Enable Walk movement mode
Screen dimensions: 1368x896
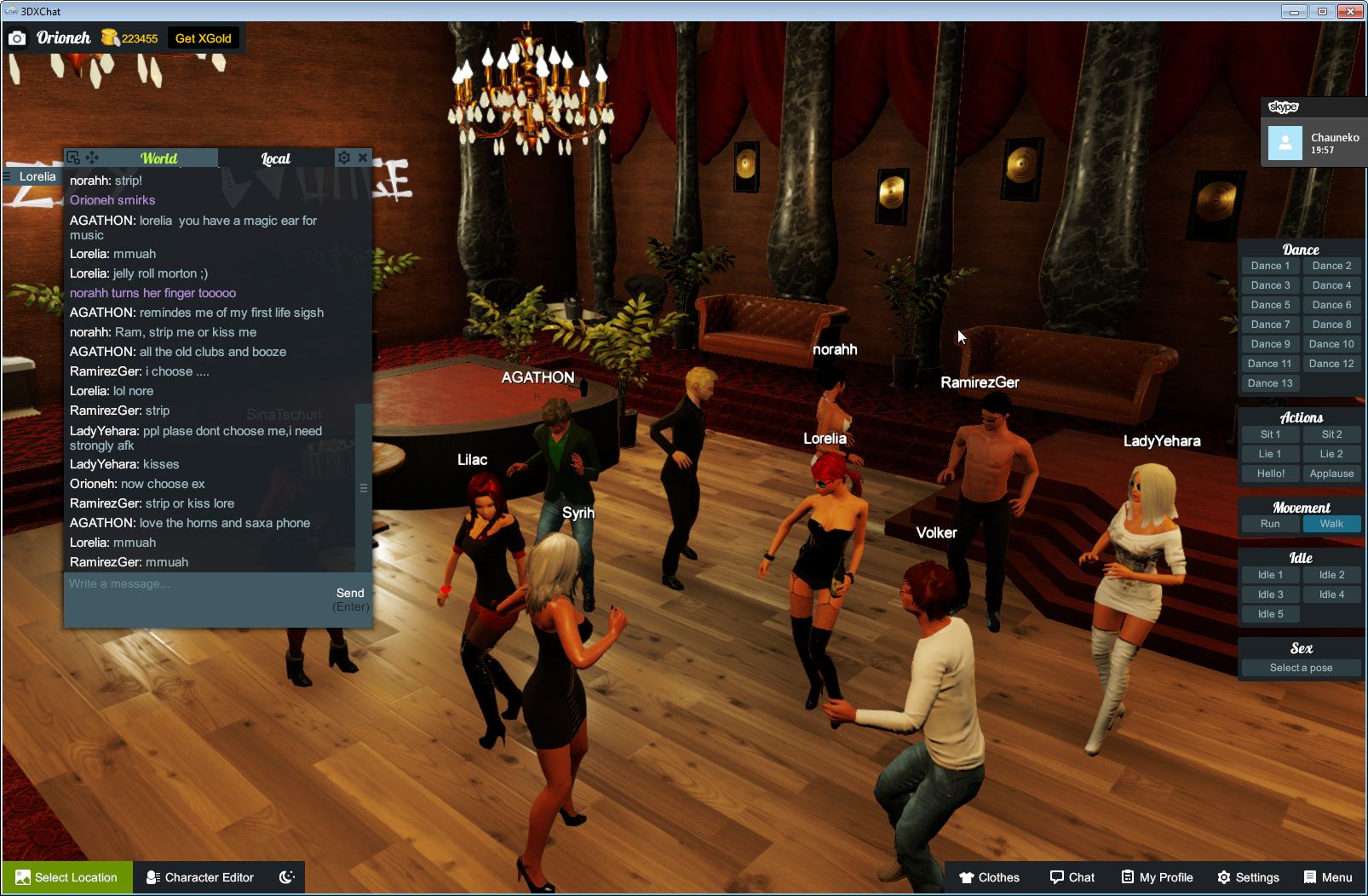coord(1331,524)
